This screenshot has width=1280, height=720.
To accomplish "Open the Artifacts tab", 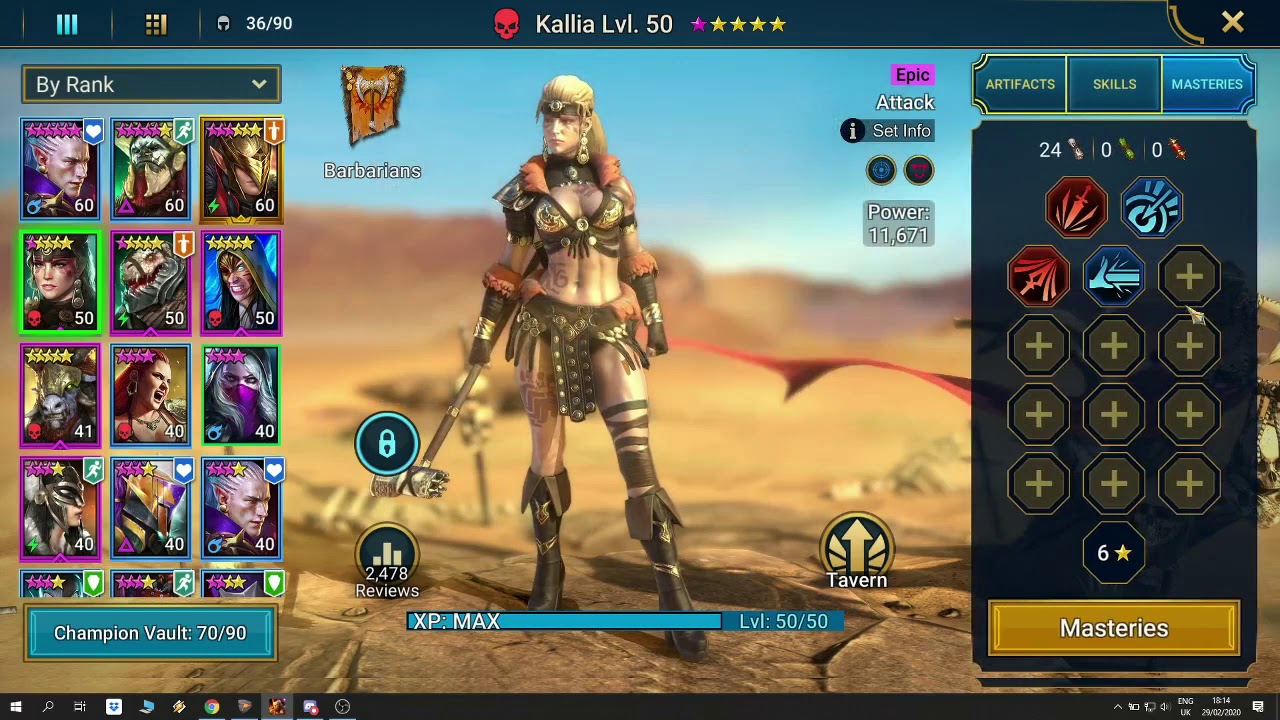I will click(1020, 85).
